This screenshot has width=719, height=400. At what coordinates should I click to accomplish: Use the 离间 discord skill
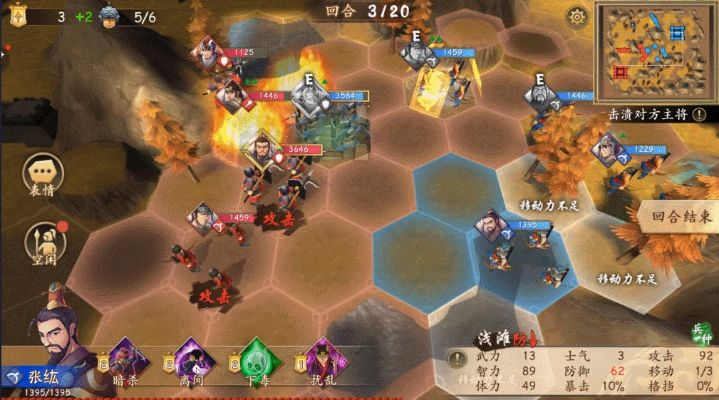[x=190, y=360]
